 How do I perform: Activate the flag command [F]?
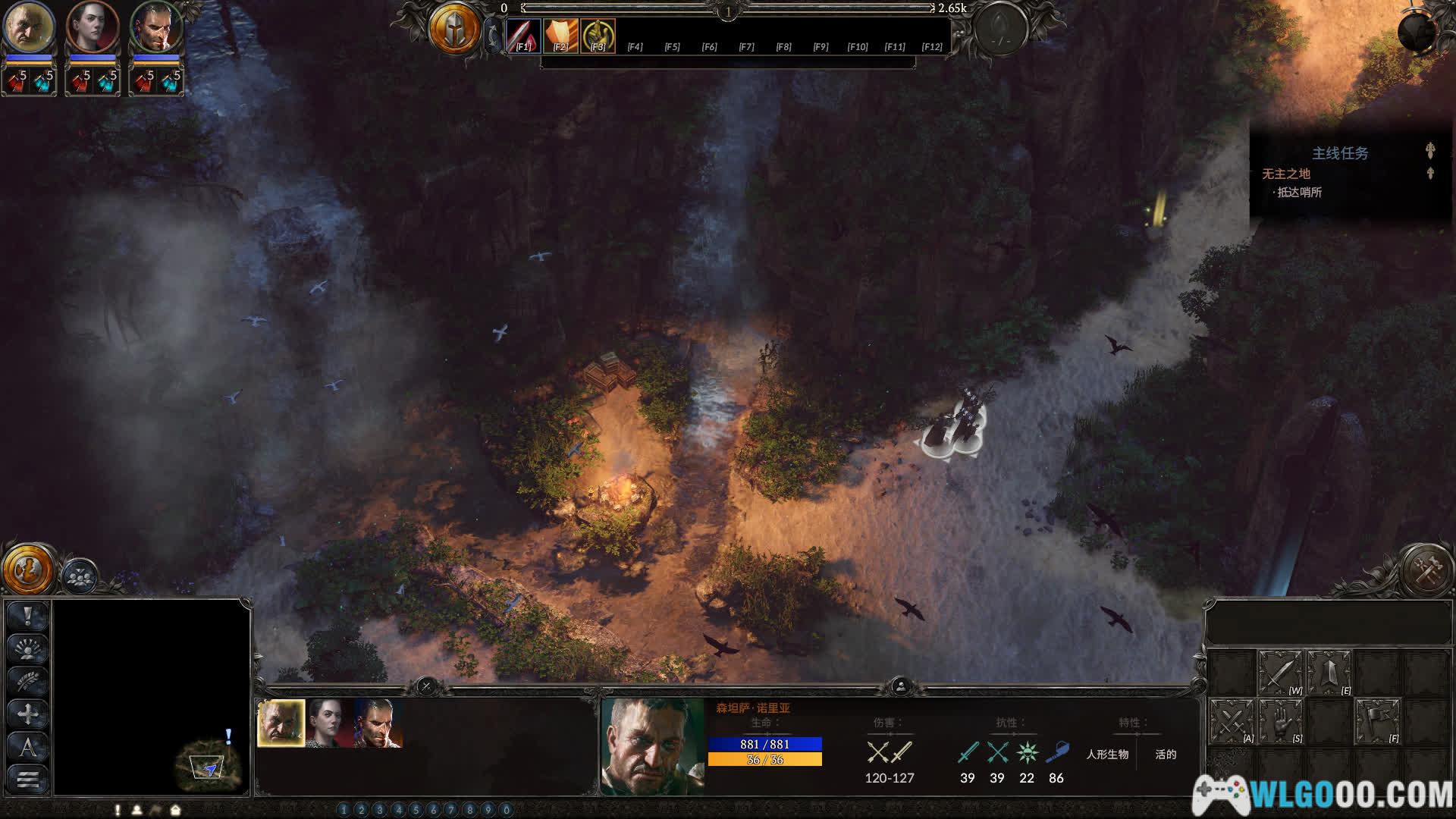coord(1377,720)
